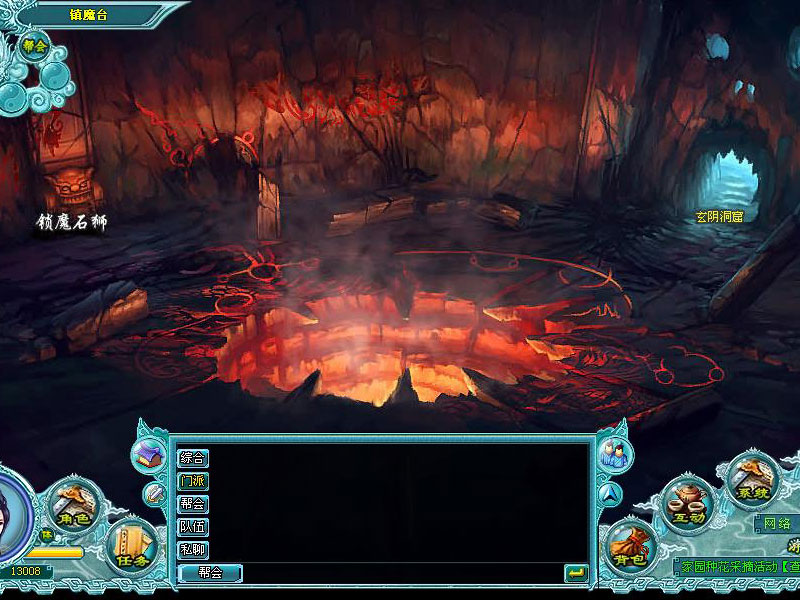Open the 家园种花采摘活动 announcement link
The width and height of the screenshot is (800, 600).
click(738, 566)
